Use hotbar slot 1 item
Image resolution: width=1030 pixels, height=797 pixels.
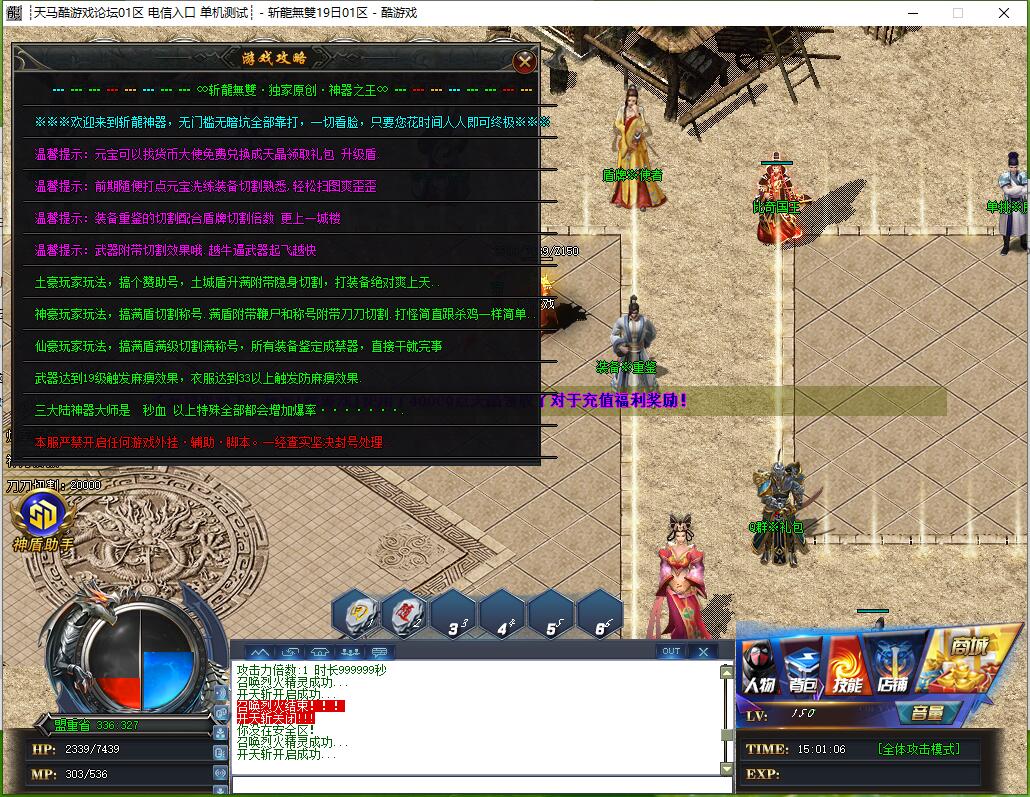click(x=356, y=614)
